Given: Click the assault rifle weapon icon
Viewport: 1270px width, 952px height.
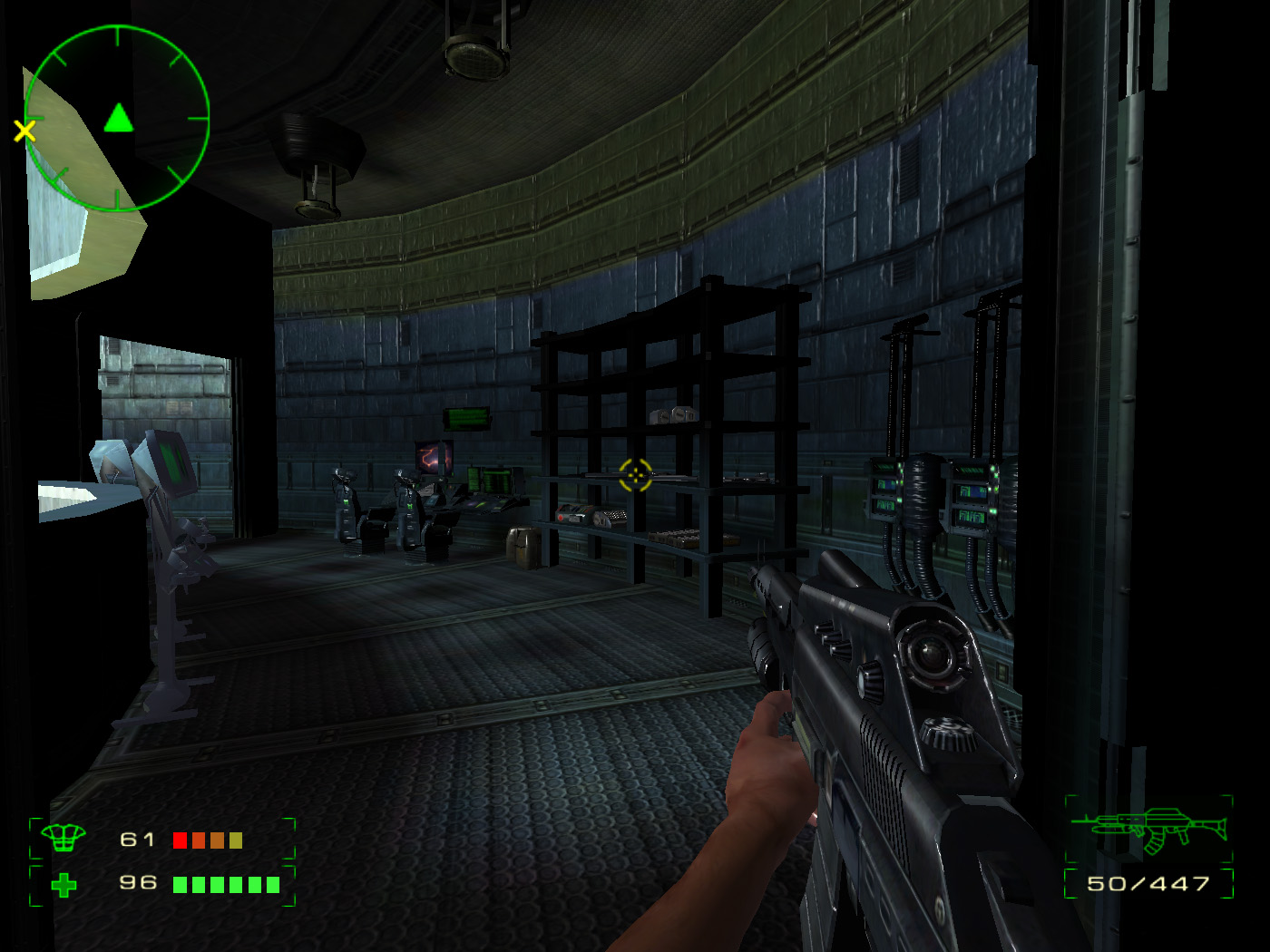Looking at the screenshot, I should click(x=1148, y=830).
